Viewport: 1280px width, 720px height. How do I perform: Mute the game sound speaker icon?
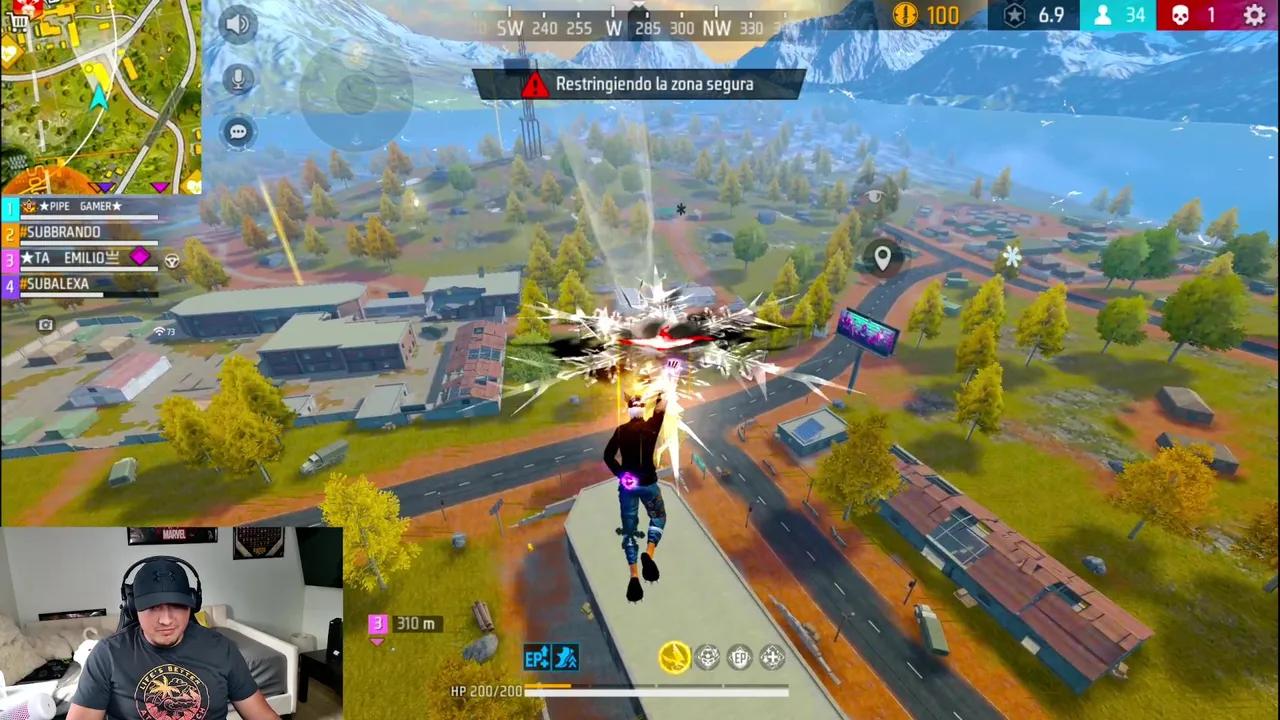237,24
